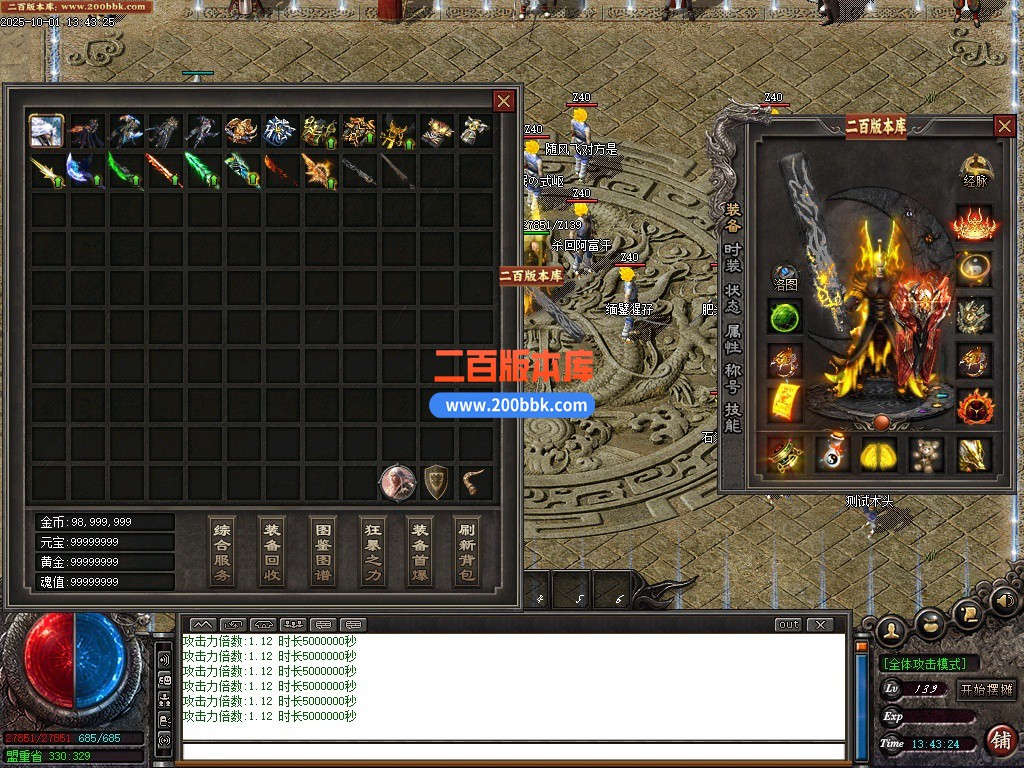The image size is (1024, 768).
Task: Open the 图鉴图谱 codex button
Action: 323,551
